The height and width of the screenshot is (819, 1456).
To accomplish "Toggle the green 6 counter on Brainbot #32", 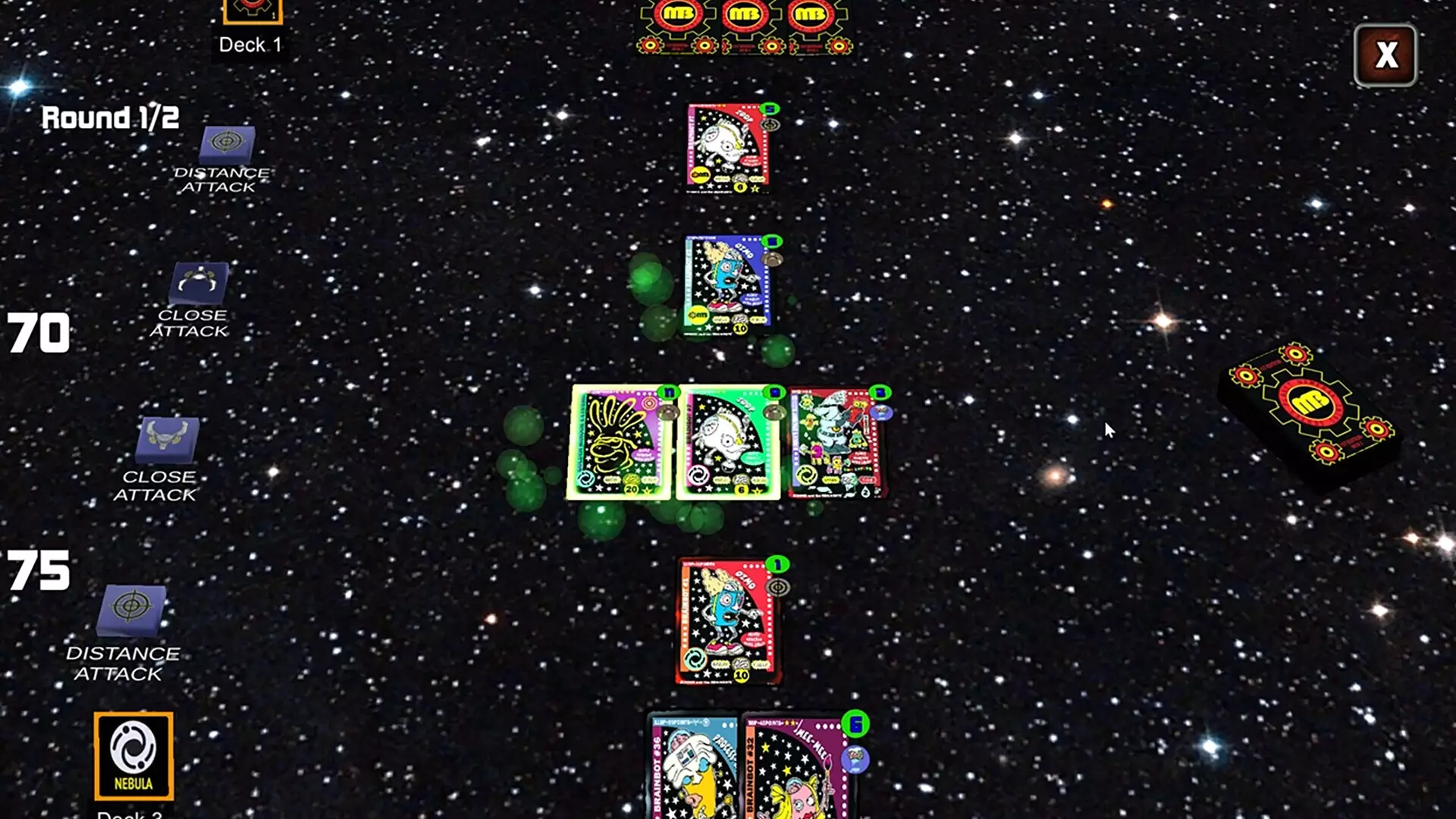I will point(855,724).
